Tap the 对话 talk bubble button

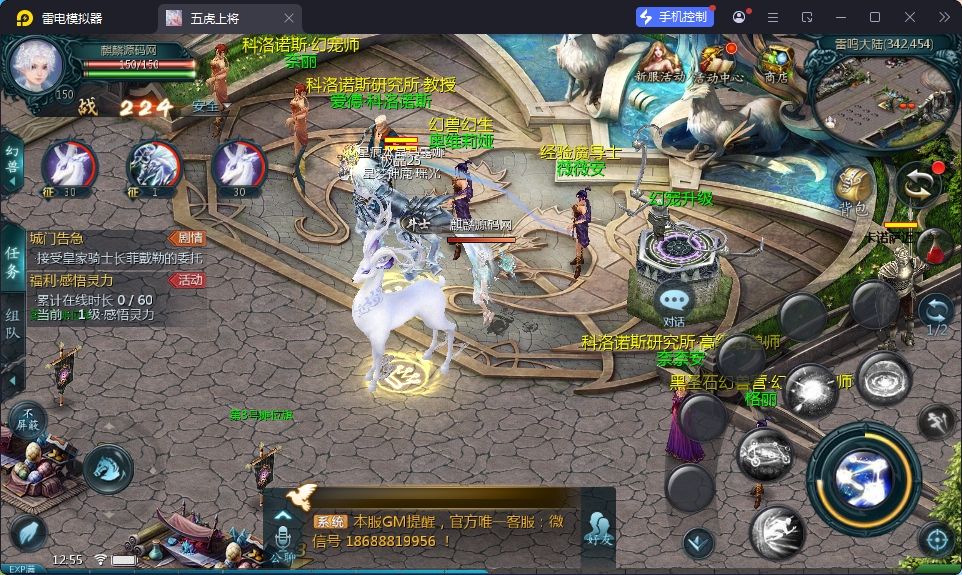(x=675, y=301)
